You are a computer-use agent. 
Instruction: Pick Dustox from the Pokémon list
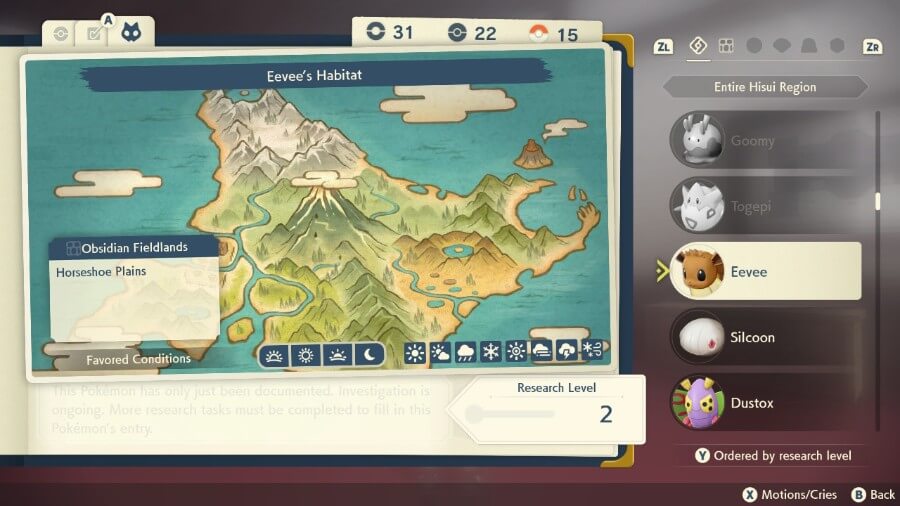pyautogui.click(x=765, y=403)
